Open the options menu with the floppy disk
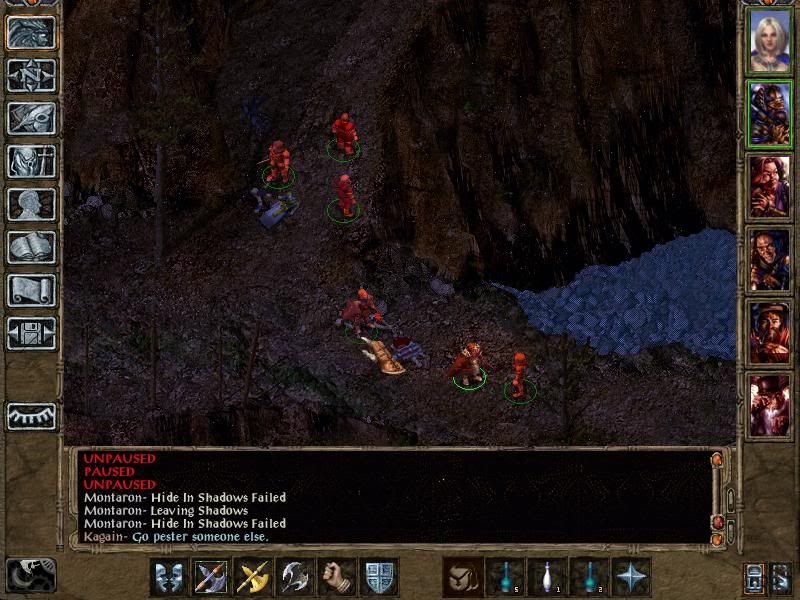 click(x=31, y=333)
